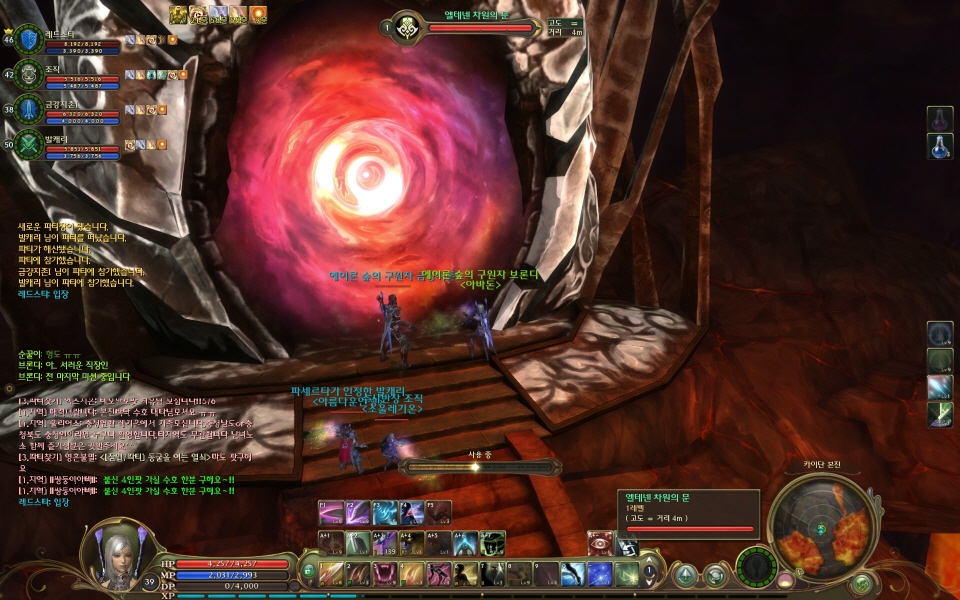Click the green button below minimap
Image resolution: width=960 pixels, height=600 pixels.
[x=861, y=583]
